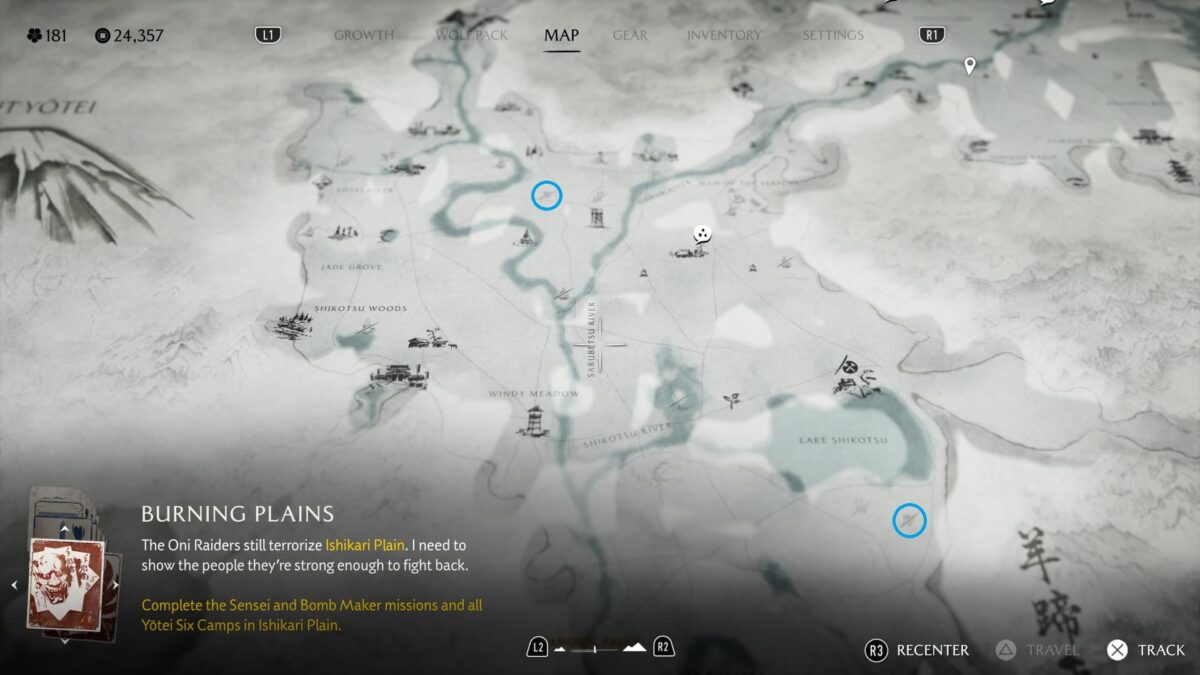This screenshot has width=1200, height=675.
Task: Select the blue-circled marker below Lake Shikotsu
Action: point(909,520)
